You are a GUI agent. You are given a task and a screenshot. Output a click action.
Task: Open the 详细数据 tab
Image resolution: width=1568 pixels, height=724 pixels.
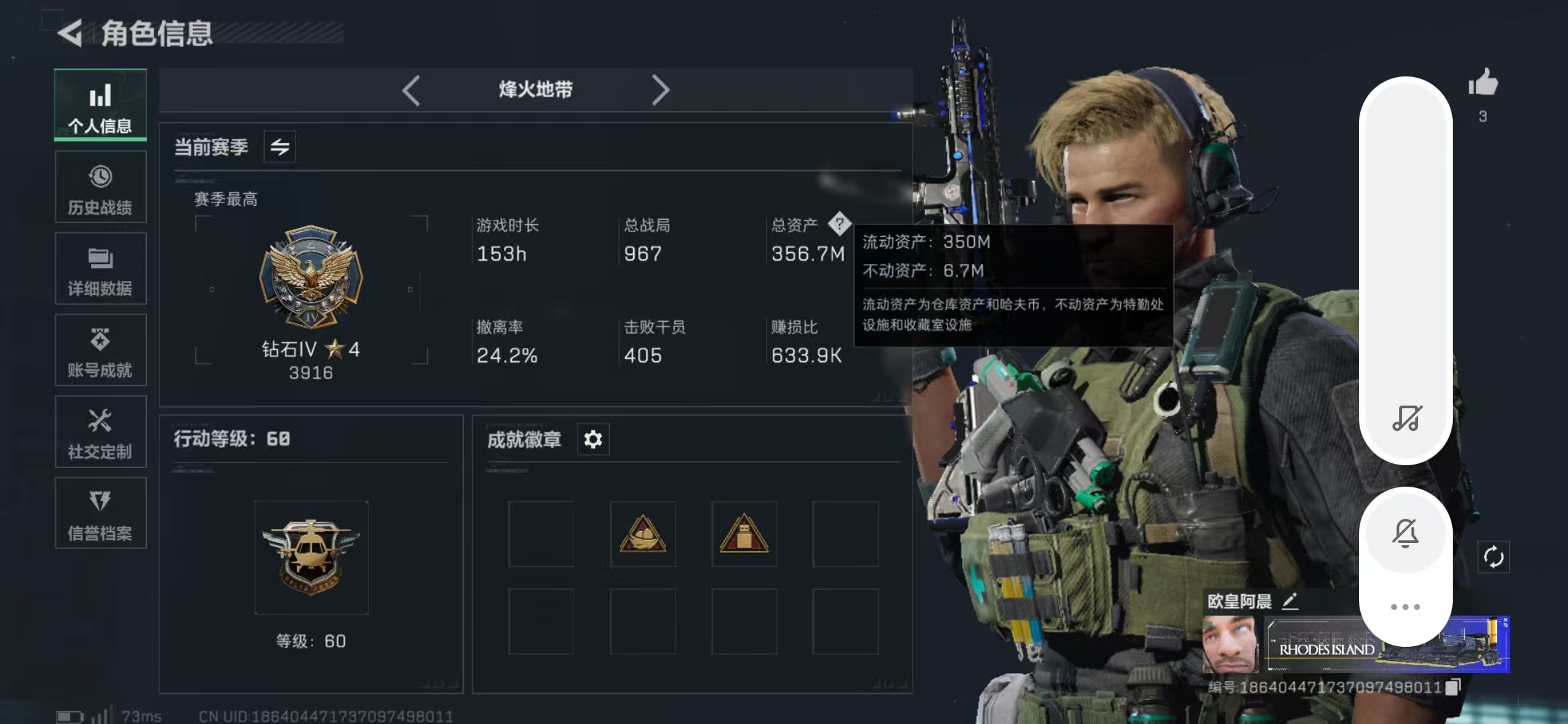[100, 268]
